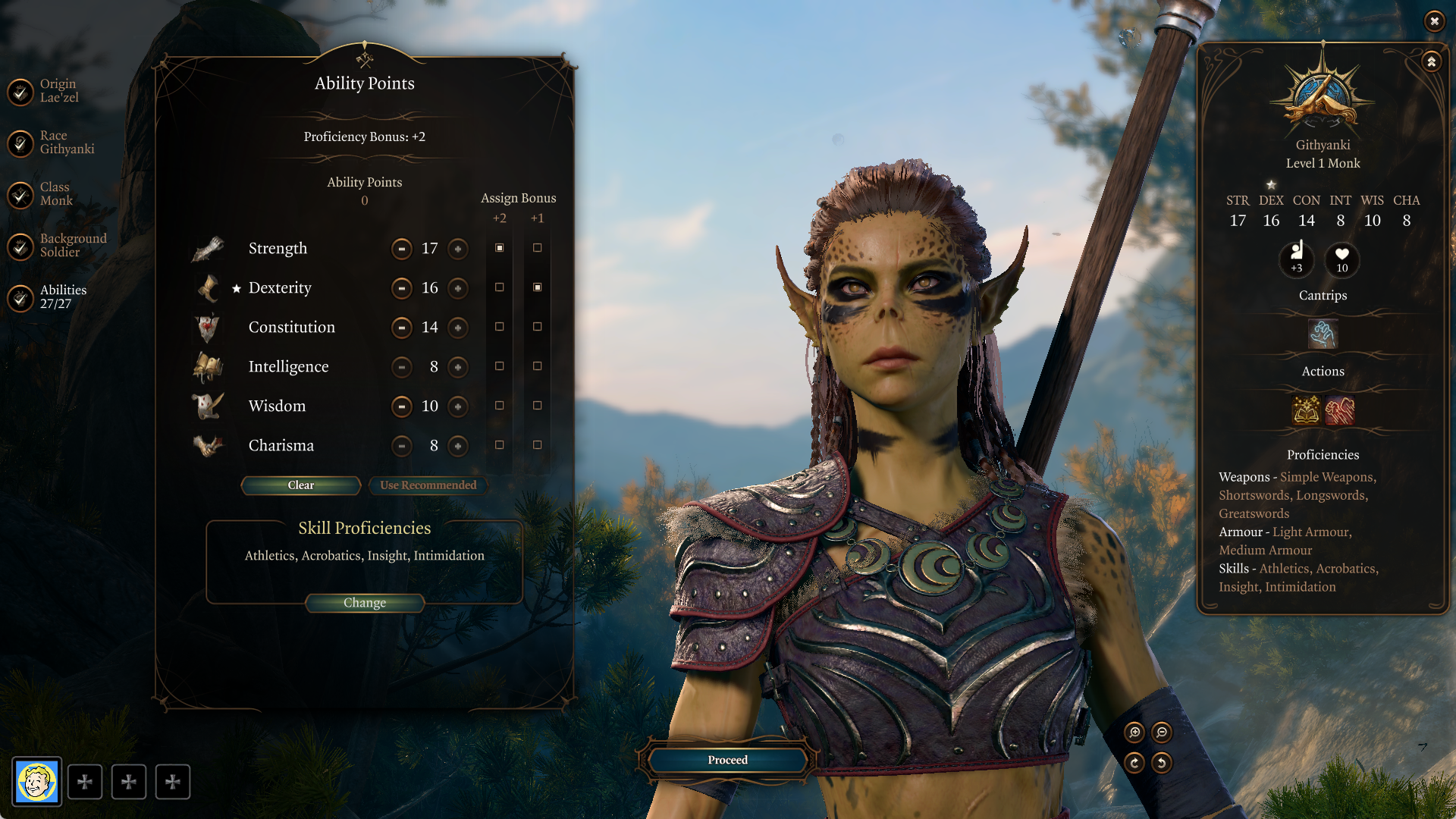Decrease Dexterity by one point

401,288
